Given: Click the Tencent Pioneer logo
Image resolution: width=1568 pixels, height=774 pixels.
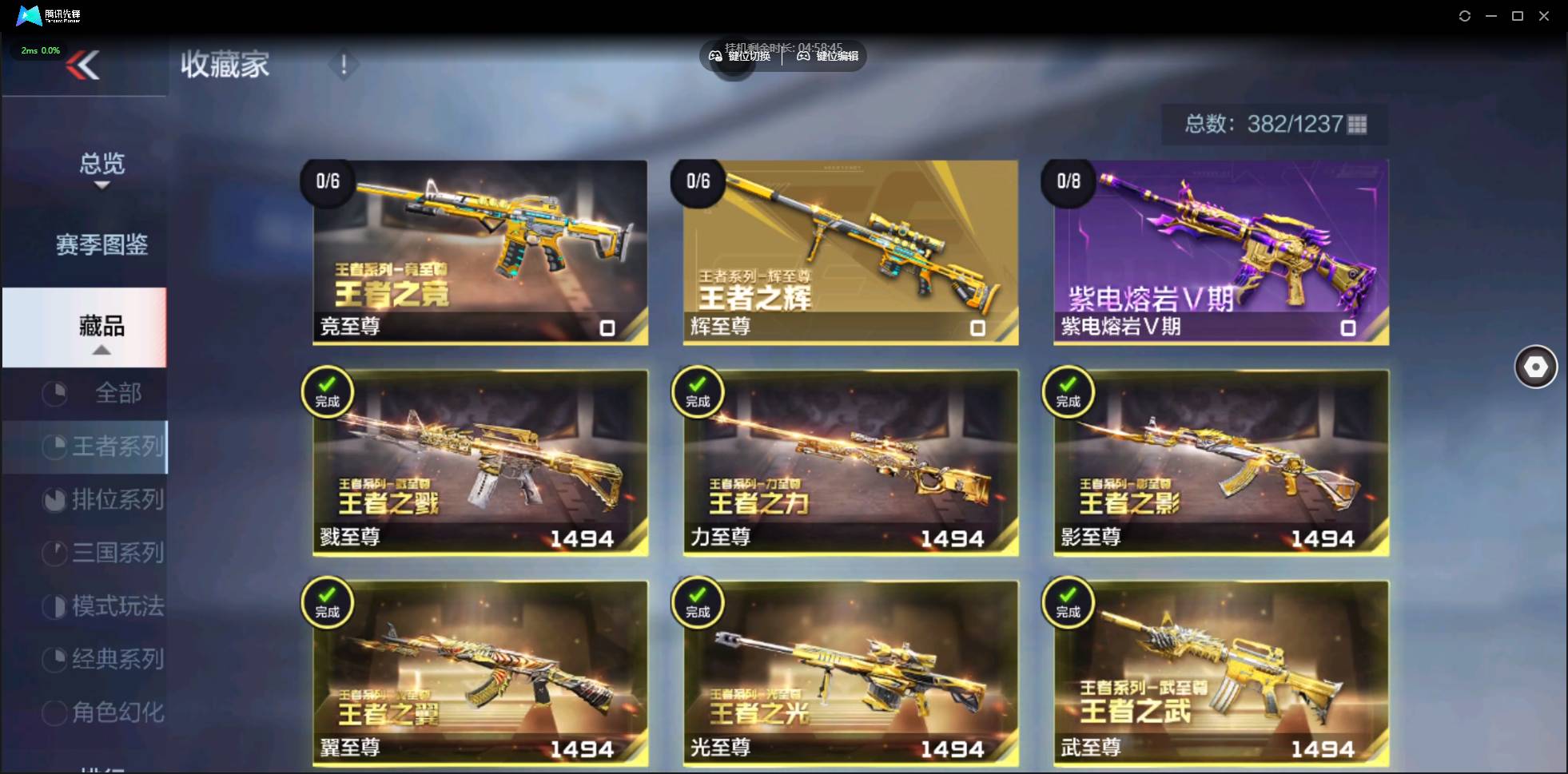Looking at the screenshot, I should click(x=30, y=15).
